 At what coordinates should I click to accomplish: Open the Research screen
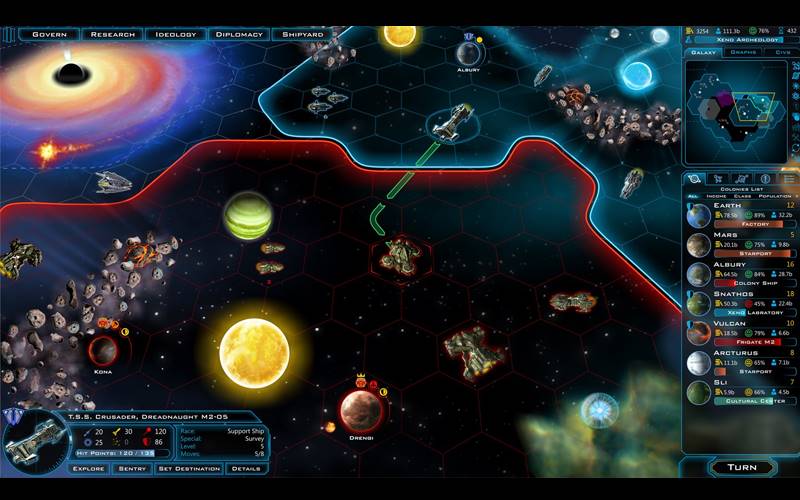112,34
